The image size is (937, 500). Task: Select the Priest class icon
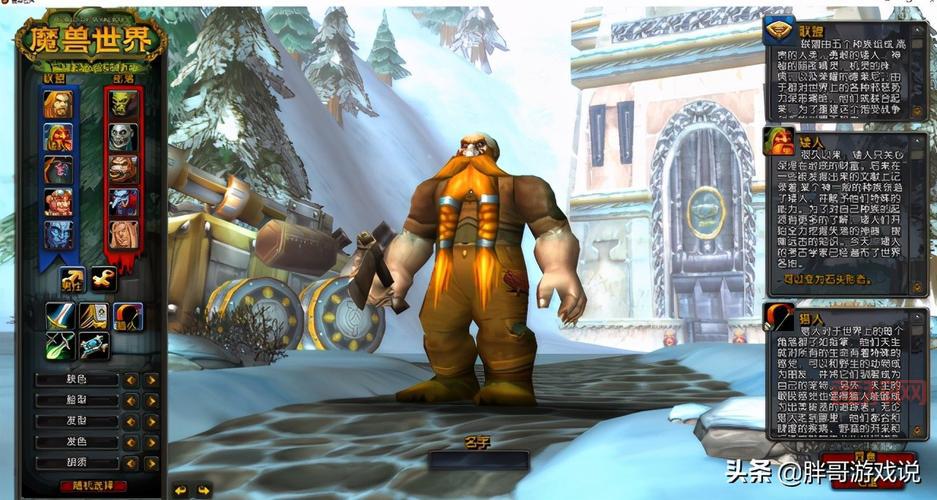pyautogui.click(x=93, y=346)
